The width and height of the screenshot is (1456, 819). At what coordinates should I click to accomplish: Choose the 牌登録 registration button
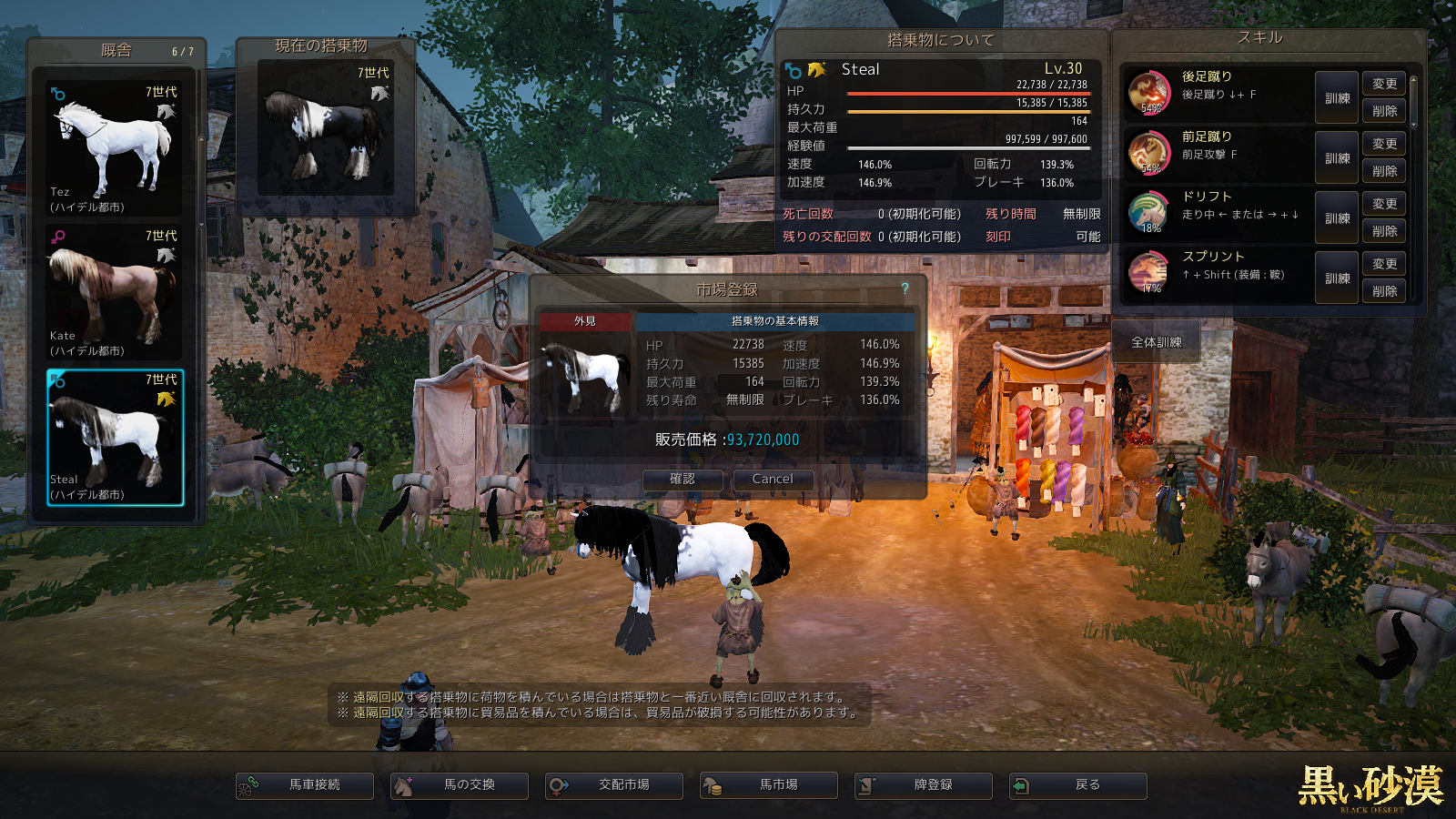[924, 785]
